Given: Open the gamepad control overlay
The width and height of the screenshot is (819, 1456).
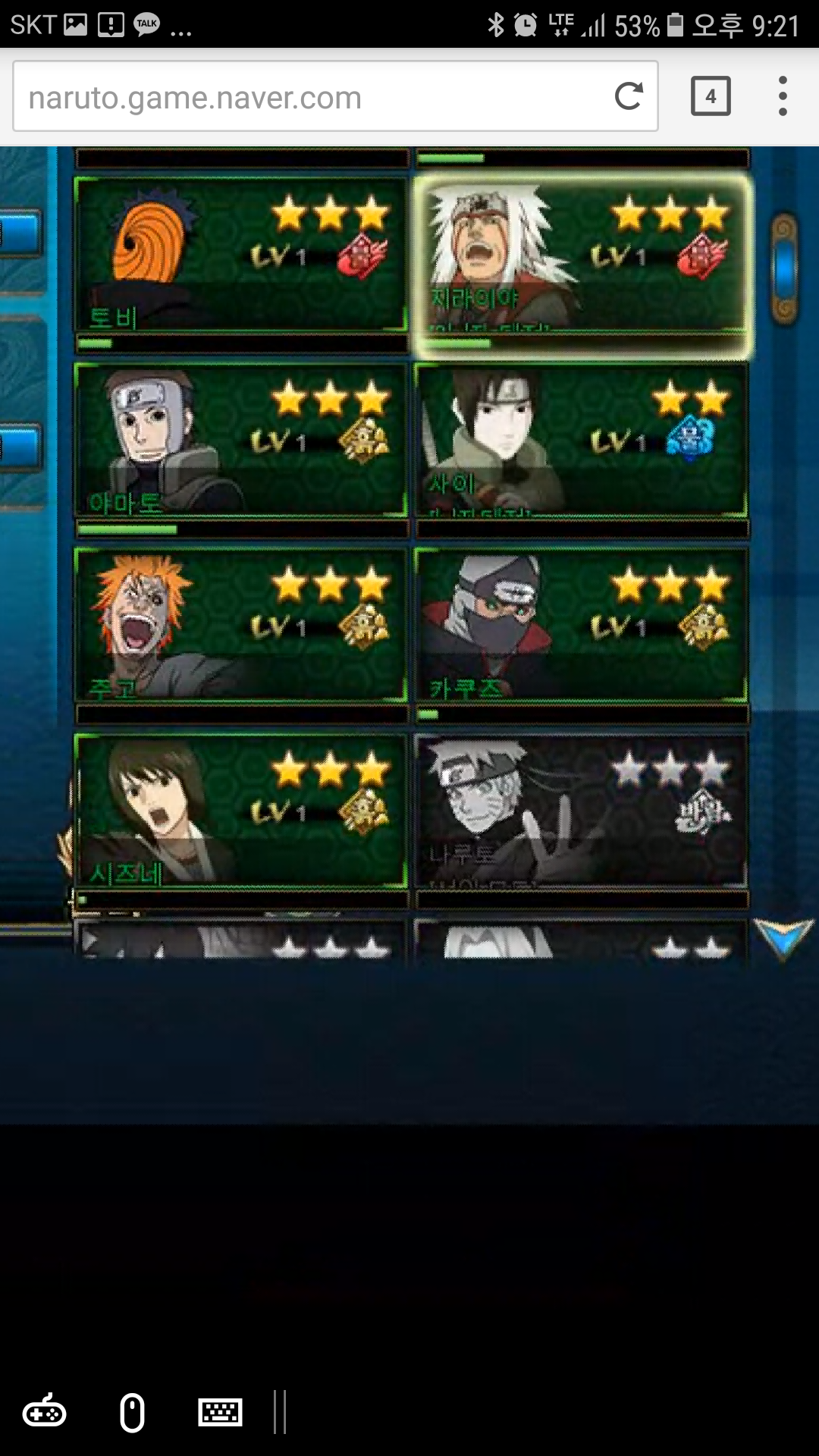Looking at the screenshot, I should [x=44, y=1413].
